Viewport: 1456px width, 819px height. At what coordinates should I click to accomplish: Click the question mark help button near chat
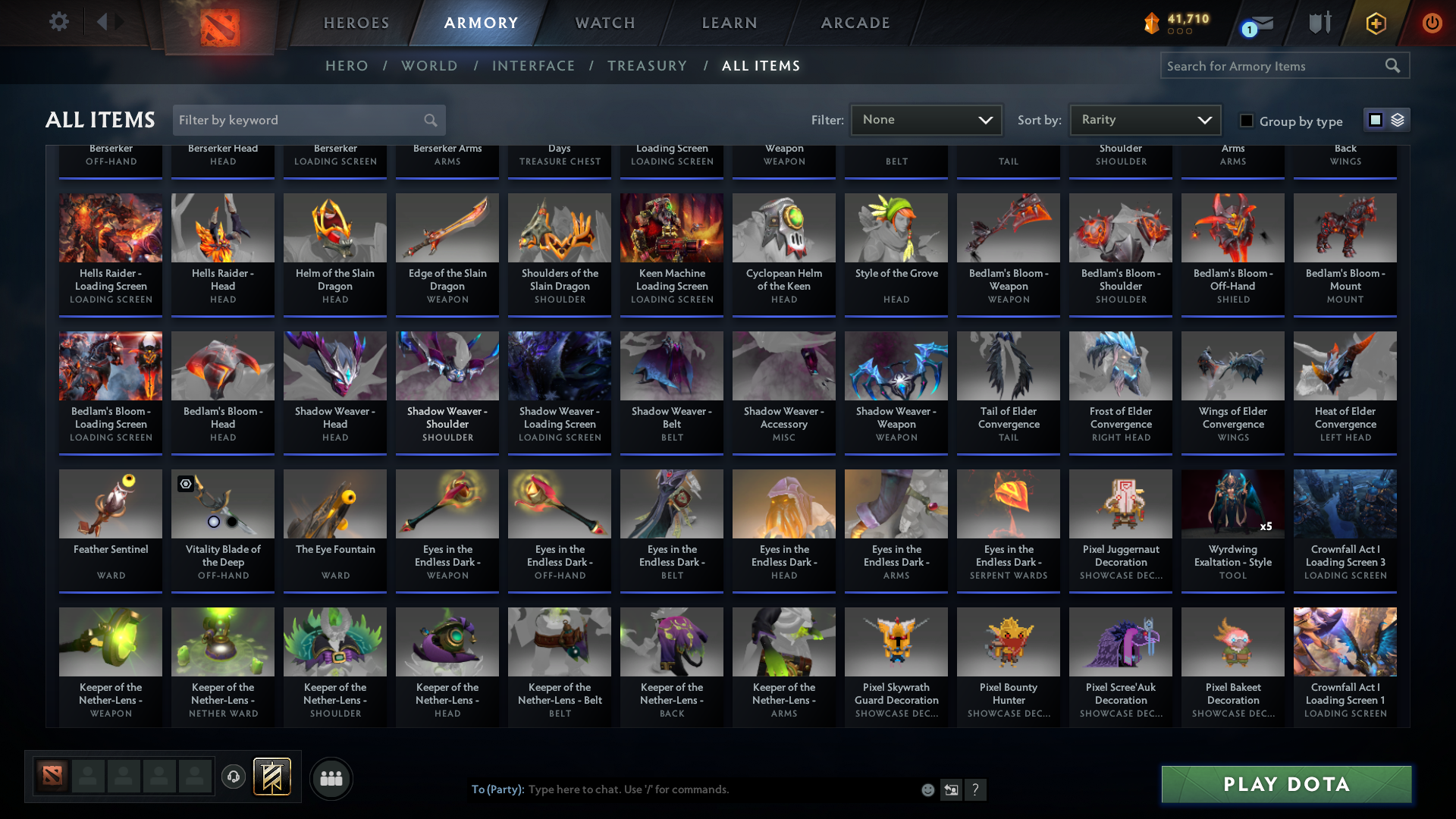click(977, 789)
